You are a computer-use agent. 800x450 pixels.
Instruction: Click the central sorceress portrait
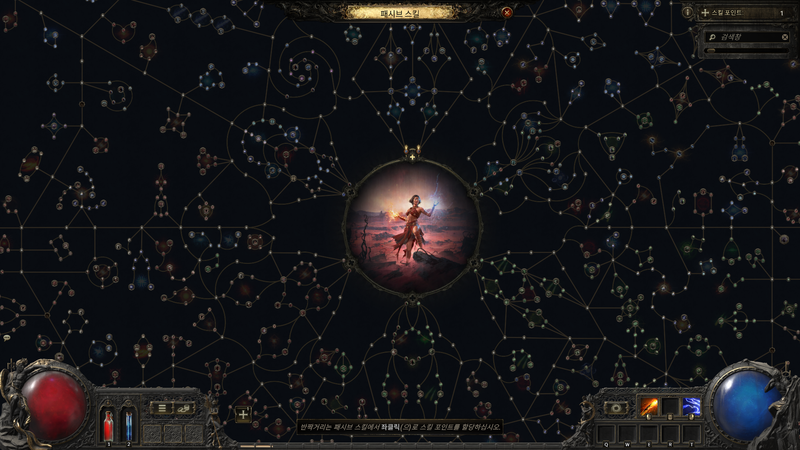[x=412, y=224]
